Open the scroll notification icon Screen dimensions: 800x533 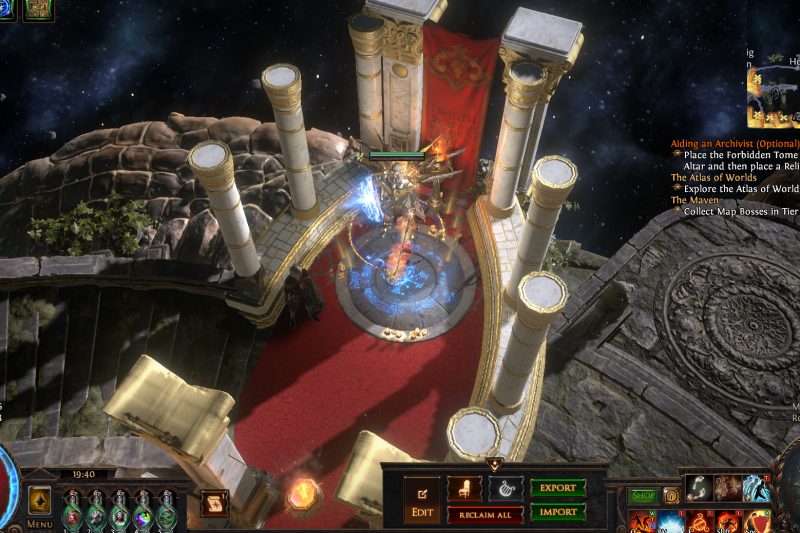click(212, 503)
